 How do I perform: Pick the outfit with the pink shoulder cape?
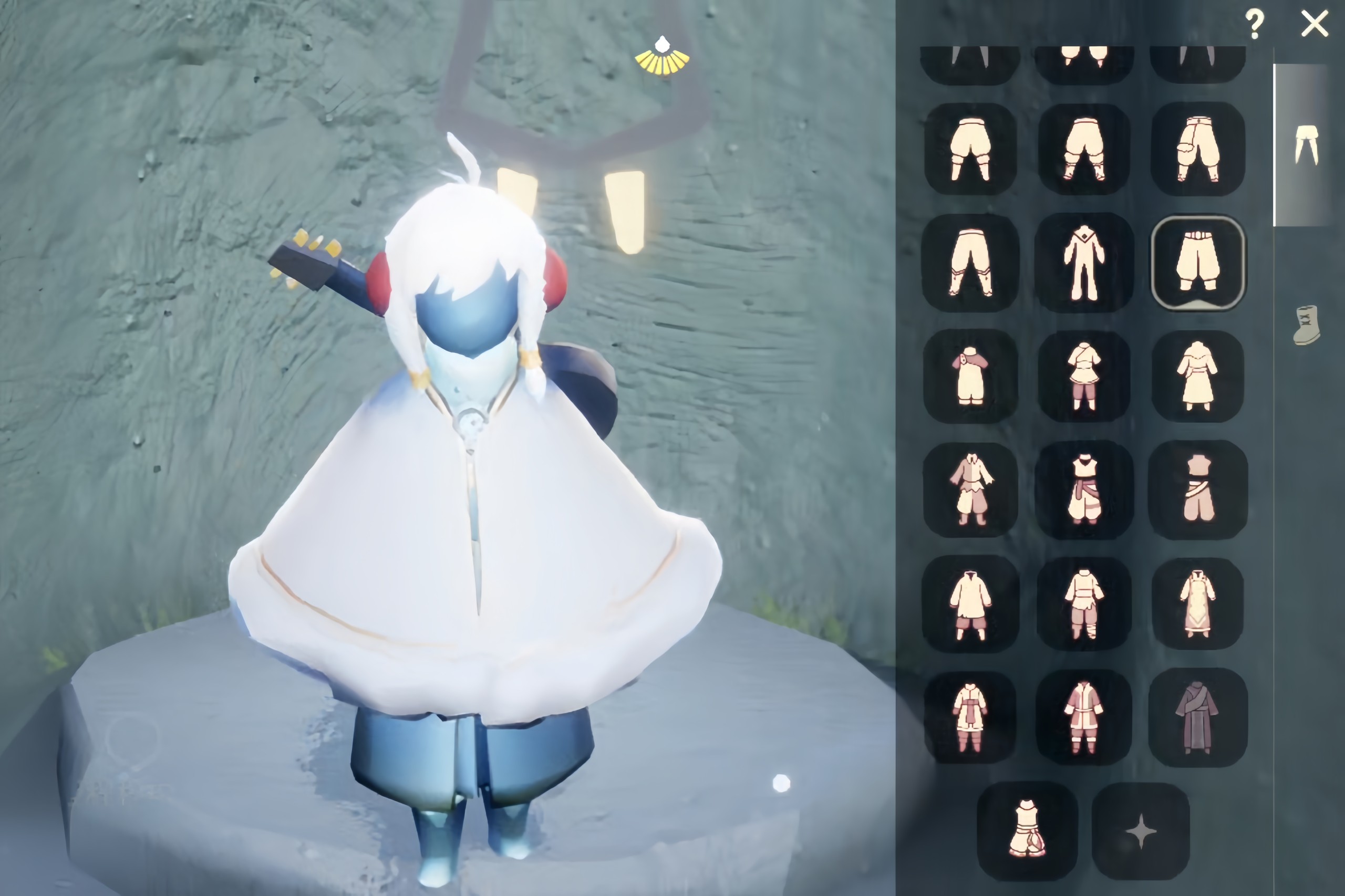[970, 376]
